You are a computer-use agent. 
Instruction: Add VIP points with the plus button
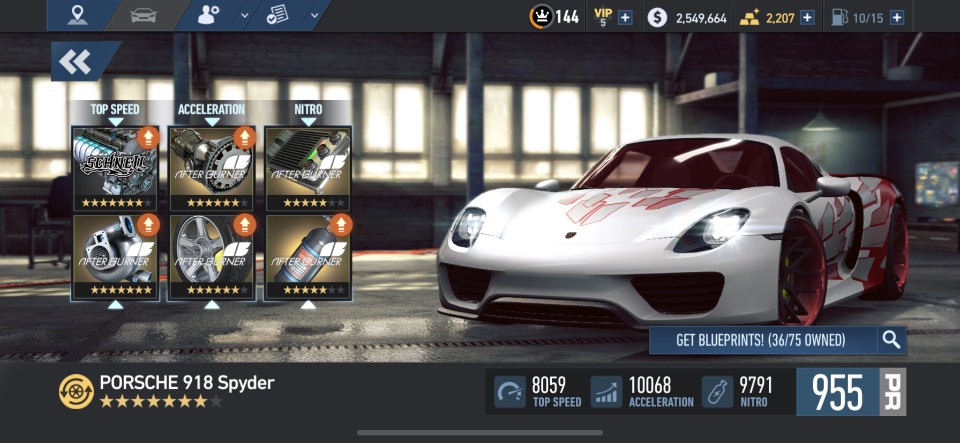click(x=625, y=17)
